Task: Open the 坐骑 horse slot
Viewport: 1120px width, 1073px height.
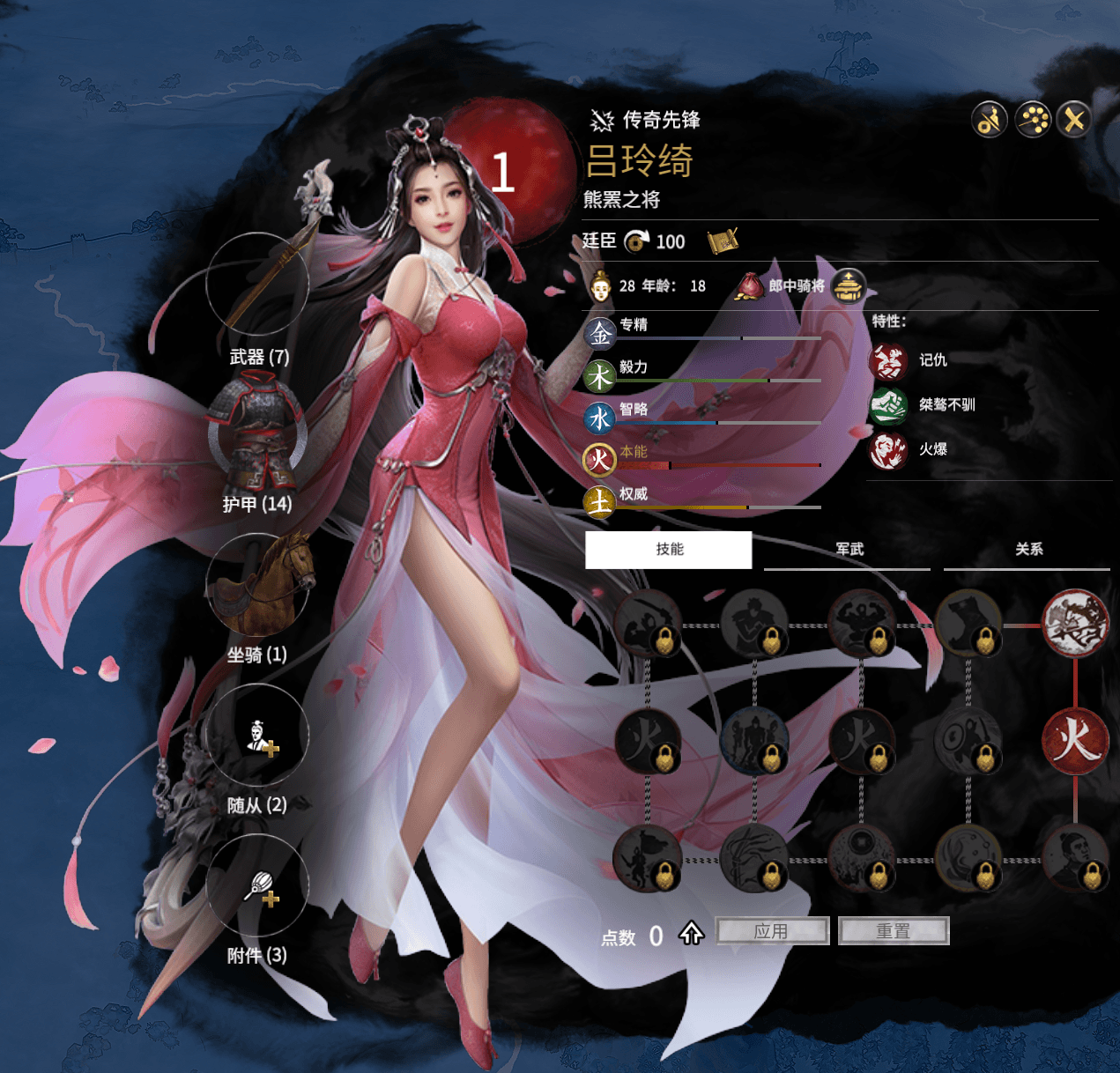Action: (x=257, y=584)
